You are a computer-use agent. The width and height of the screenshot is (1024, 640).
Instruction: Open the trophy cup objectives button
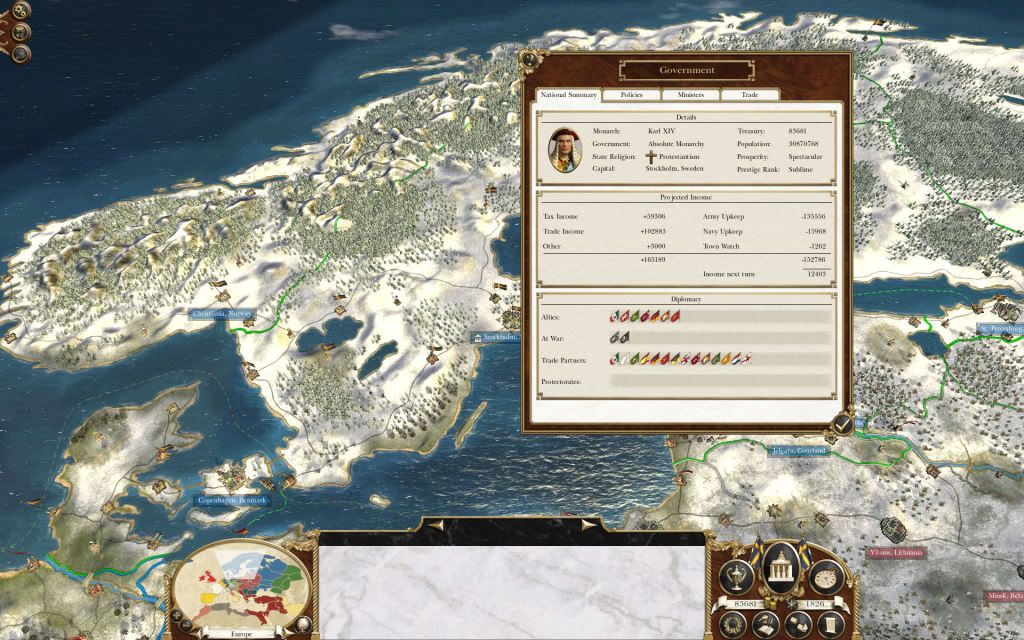[x=739, y=578]
